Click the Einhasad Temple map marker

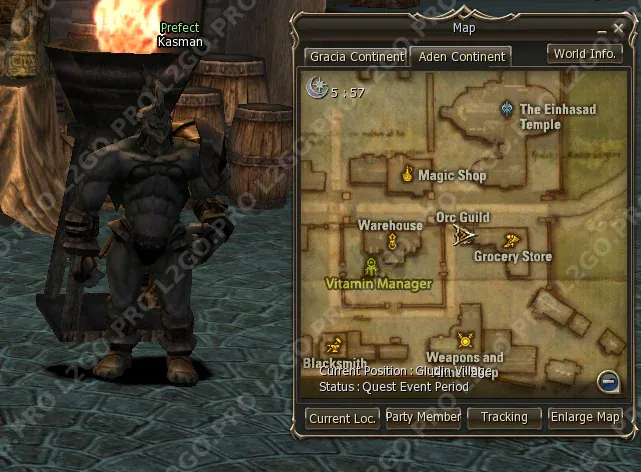coord(508,108)
